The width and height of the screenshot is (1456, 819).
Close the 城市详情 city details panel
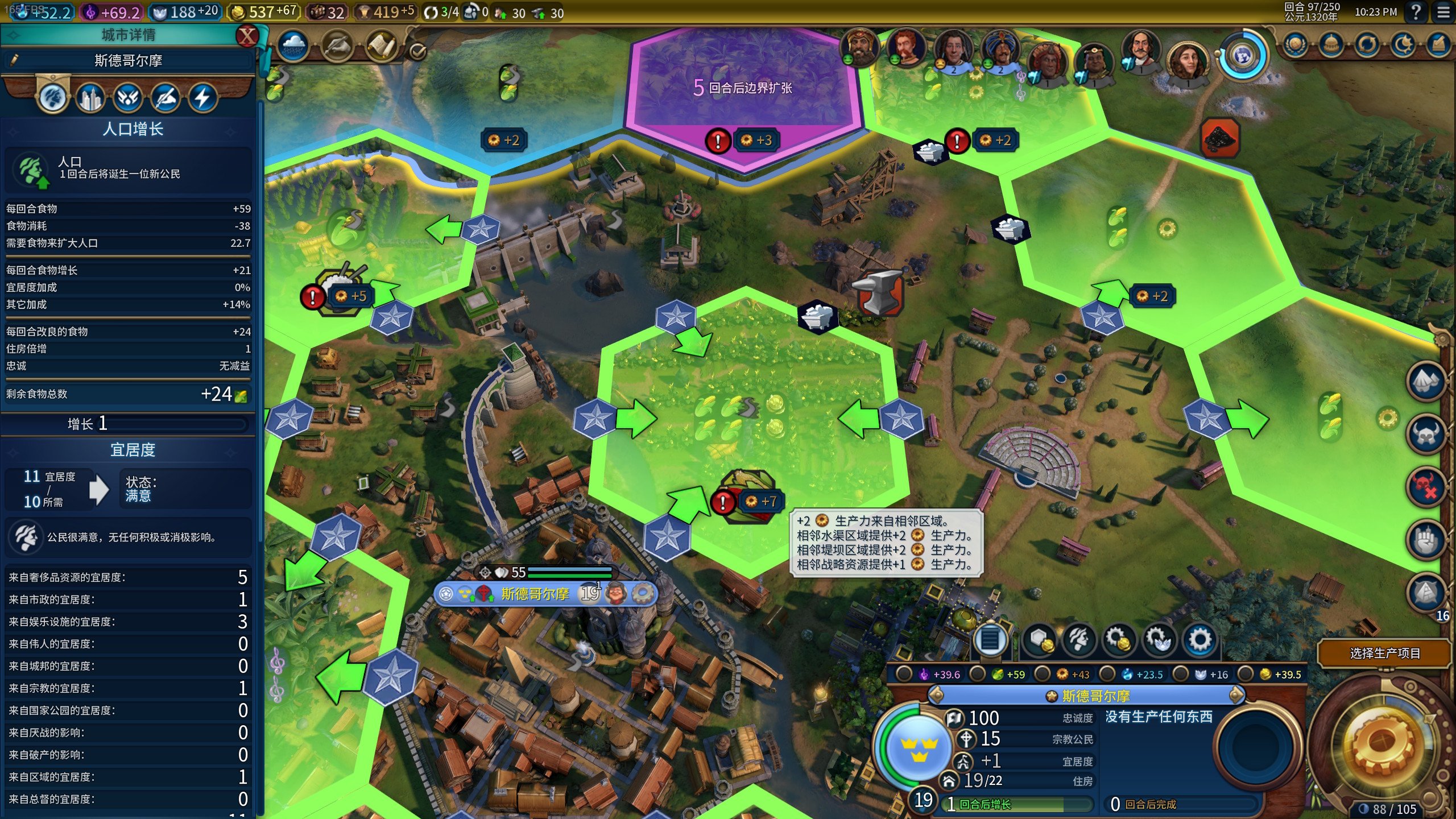pos(247,36)
